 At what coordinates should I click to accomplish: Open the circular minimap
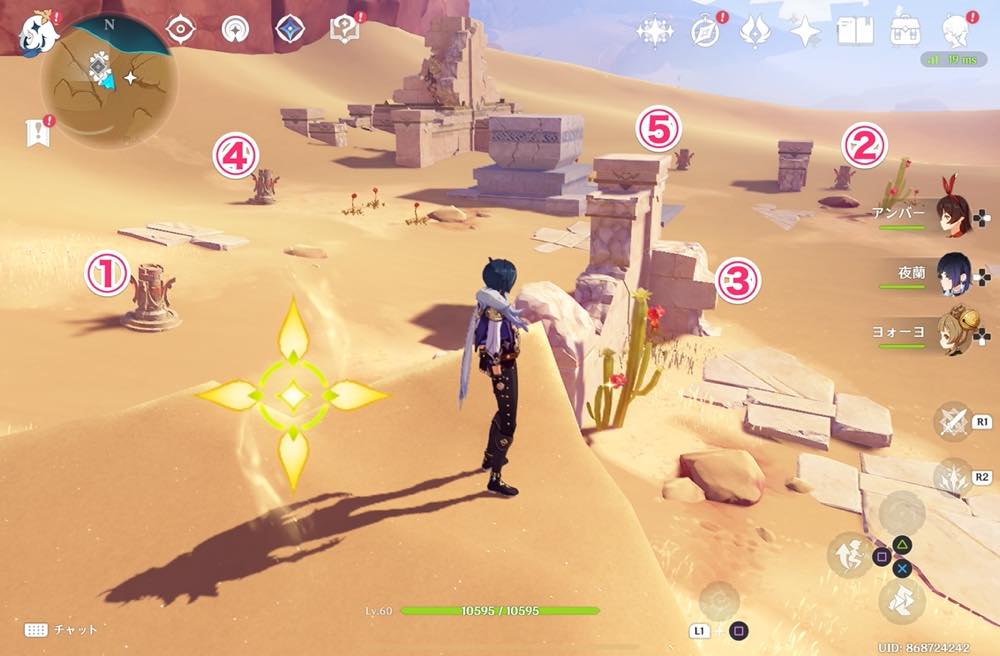[x=109, y=81]
